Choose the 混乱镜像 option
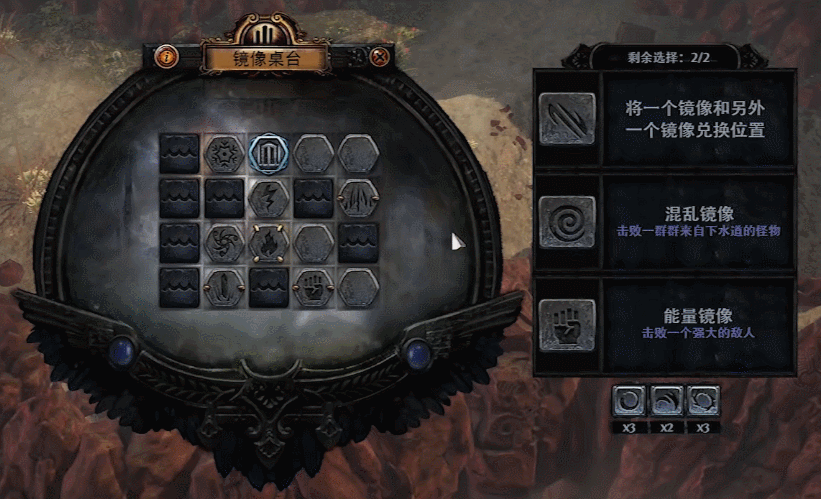This screenshot has height=499, width=821. click(x=664, y=221)
